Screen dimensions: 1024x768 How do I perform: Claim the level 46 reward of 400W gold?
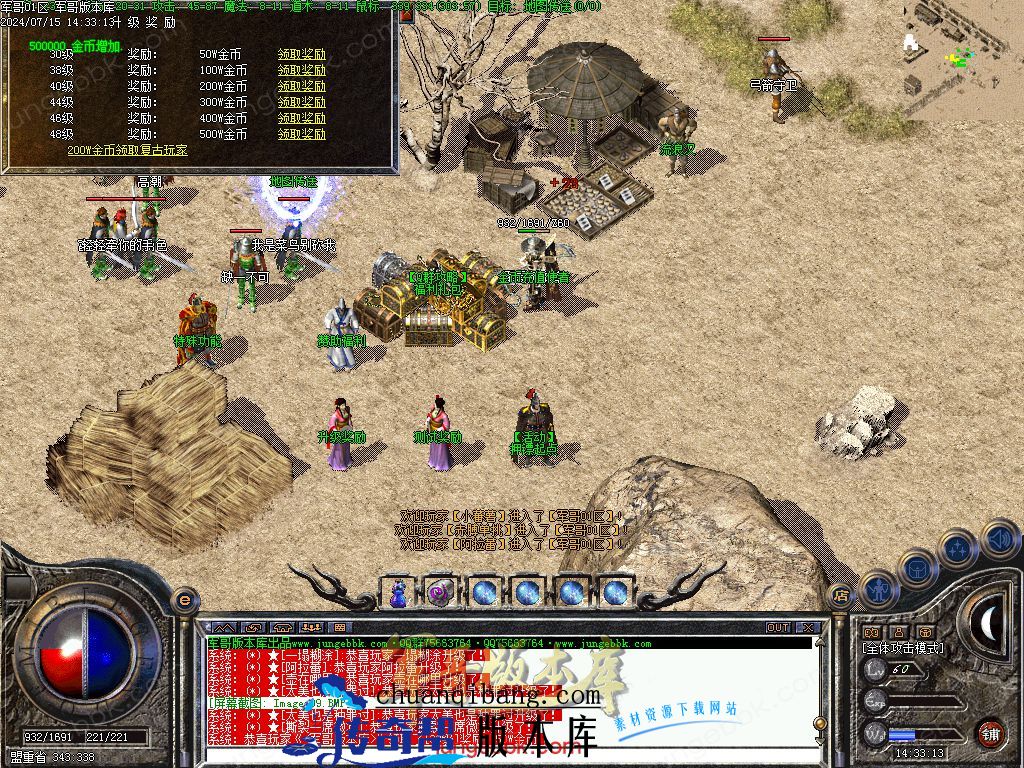tap(301, 118)
